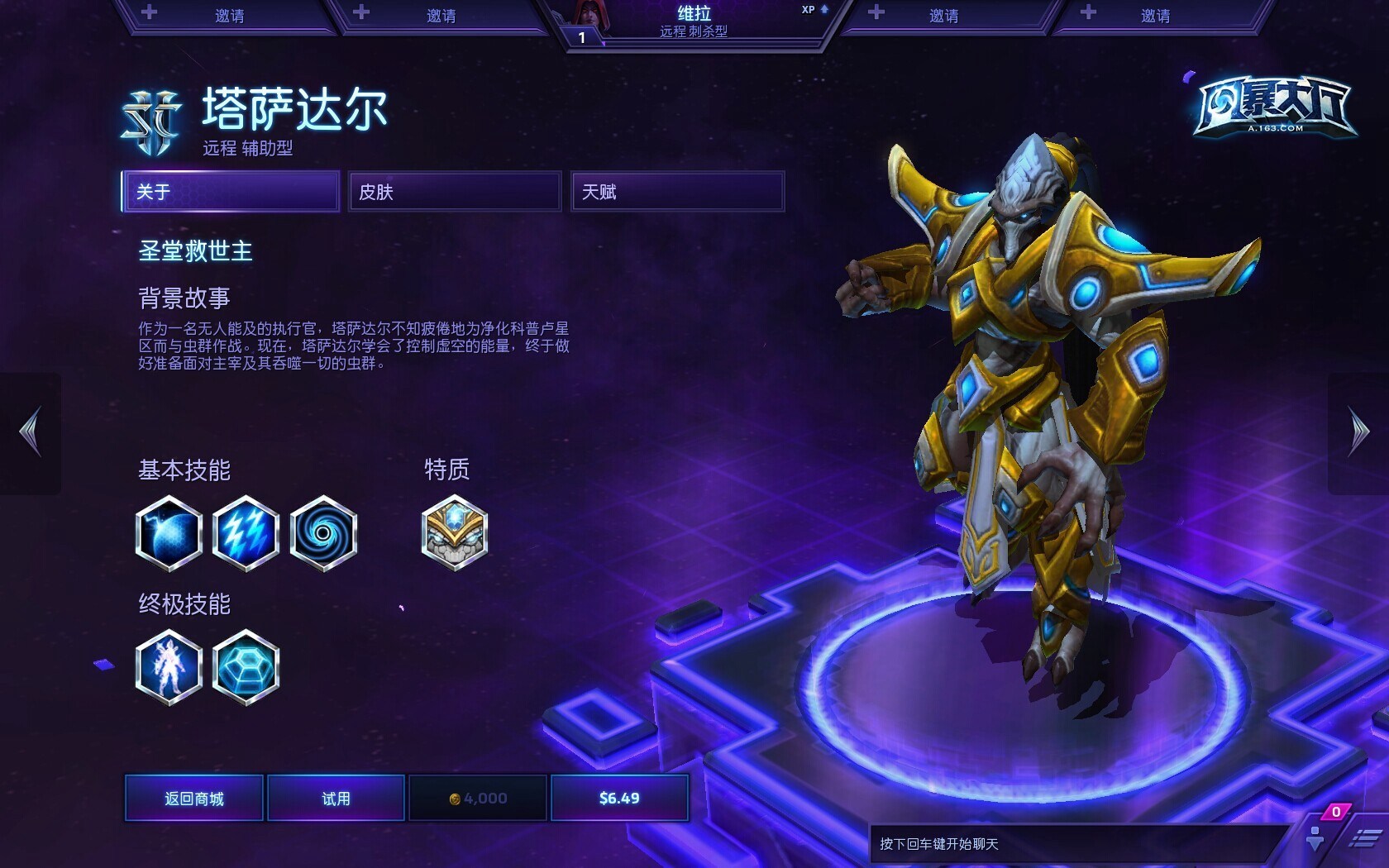Show next hero with right arrow
Screen dimensions: 1389x868
[x=1358, y=432]
